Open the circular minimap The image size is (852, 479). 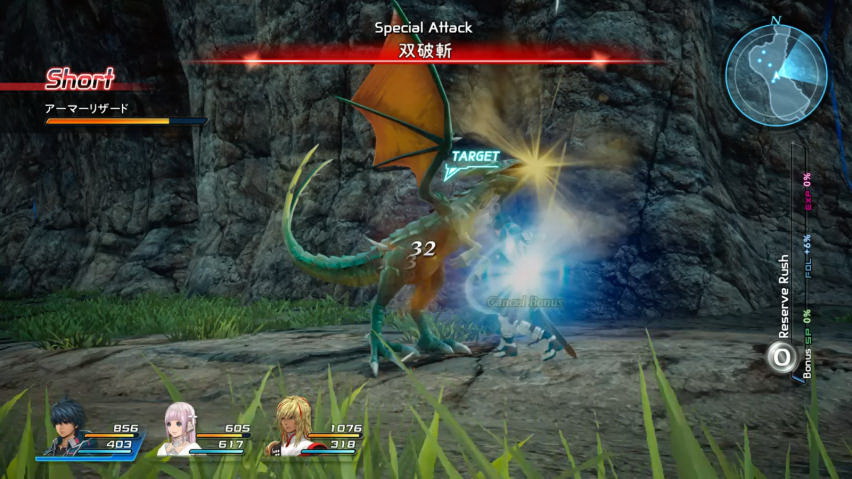click(x=775, y=74)
